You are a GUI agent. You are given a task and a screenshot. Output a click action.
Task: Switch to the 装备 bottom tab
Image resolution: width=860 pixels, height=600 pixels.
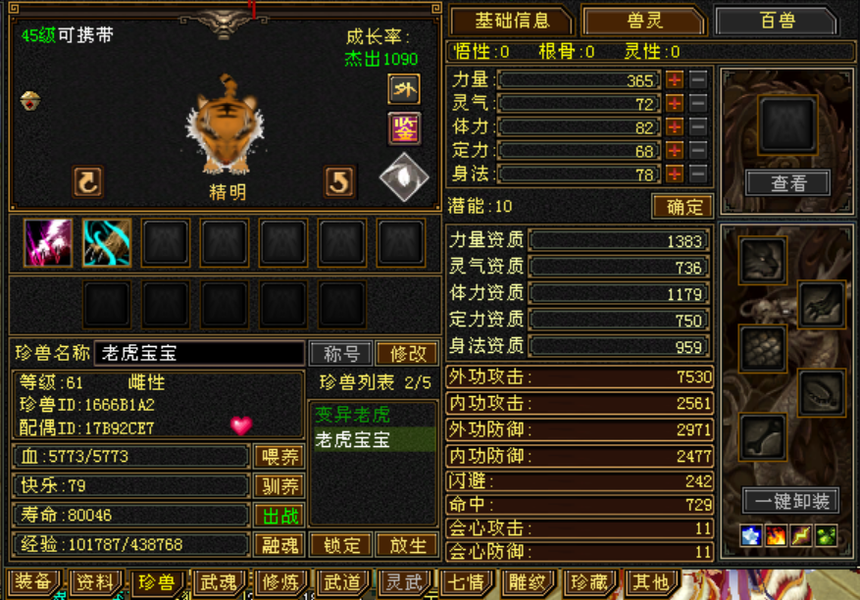coord(33,582)
